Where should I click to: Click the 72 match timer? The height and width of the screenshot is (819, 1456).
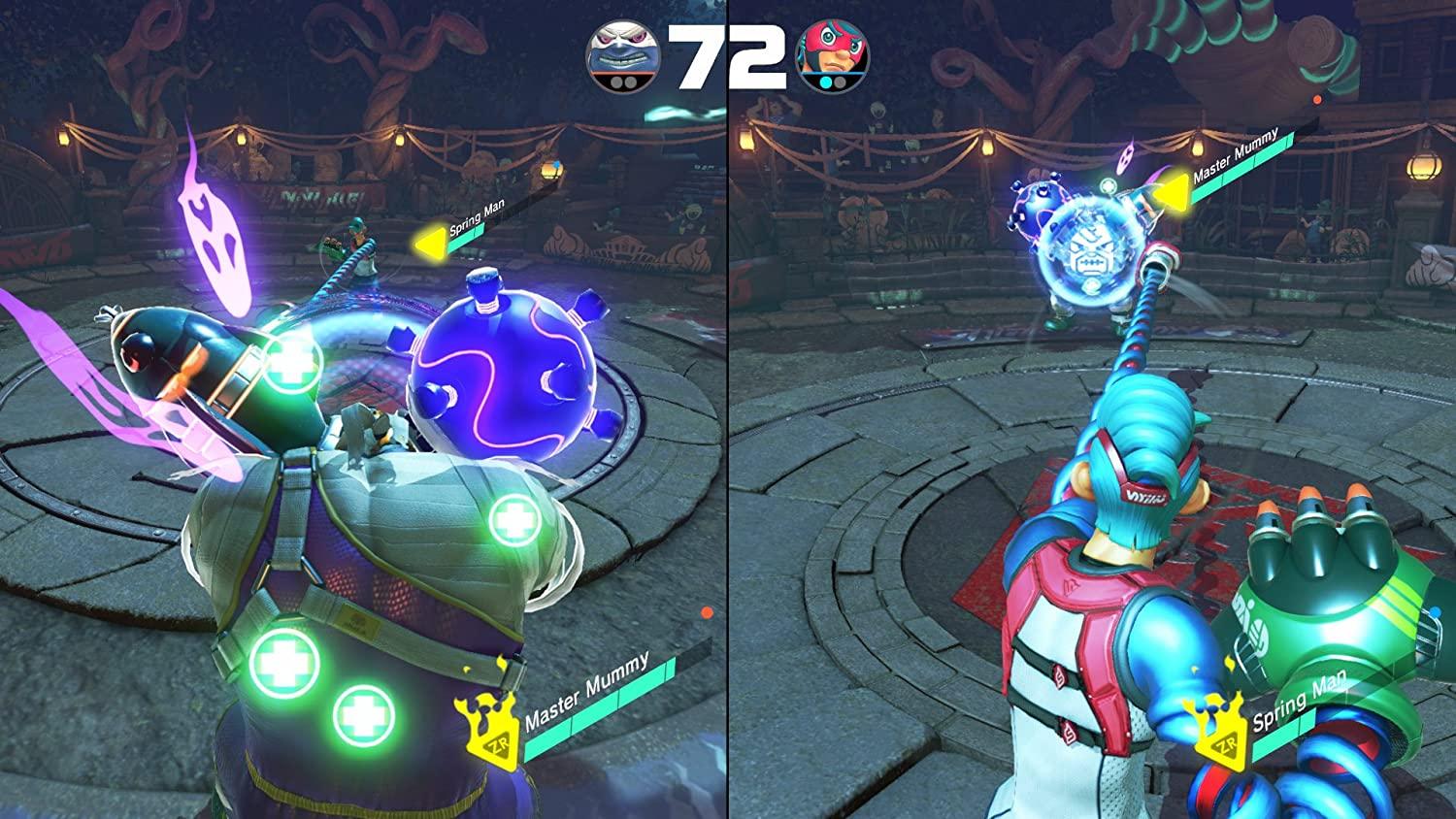click(x=727, y=58)
